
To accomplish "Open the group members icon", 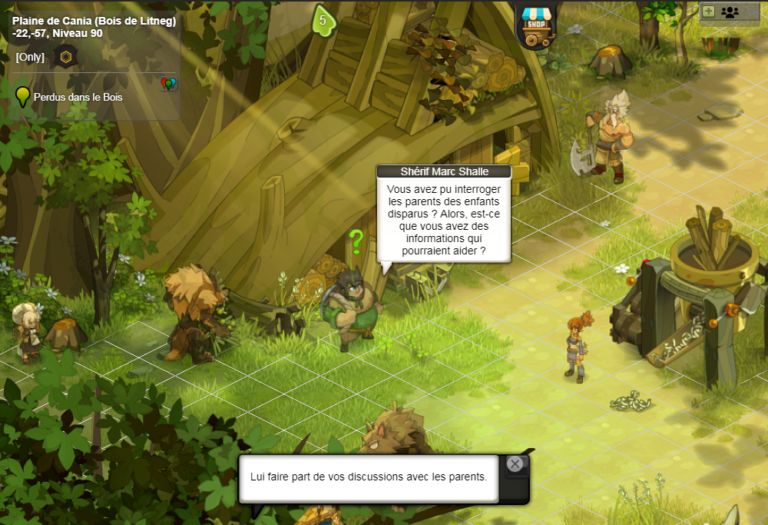I will 730,12.
